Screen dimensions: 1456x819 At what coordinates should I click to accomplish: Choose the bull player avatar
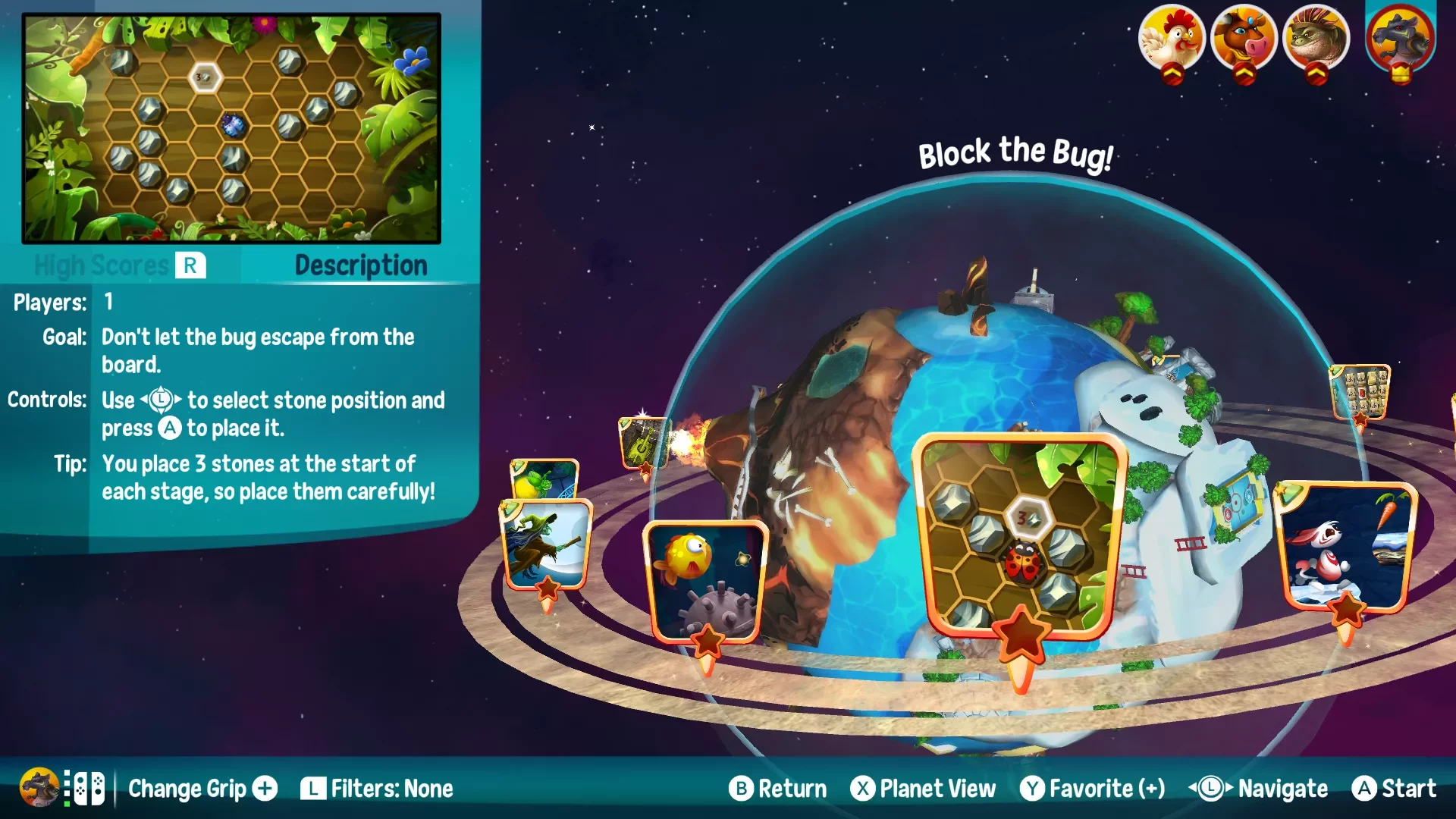(1244, 38)
